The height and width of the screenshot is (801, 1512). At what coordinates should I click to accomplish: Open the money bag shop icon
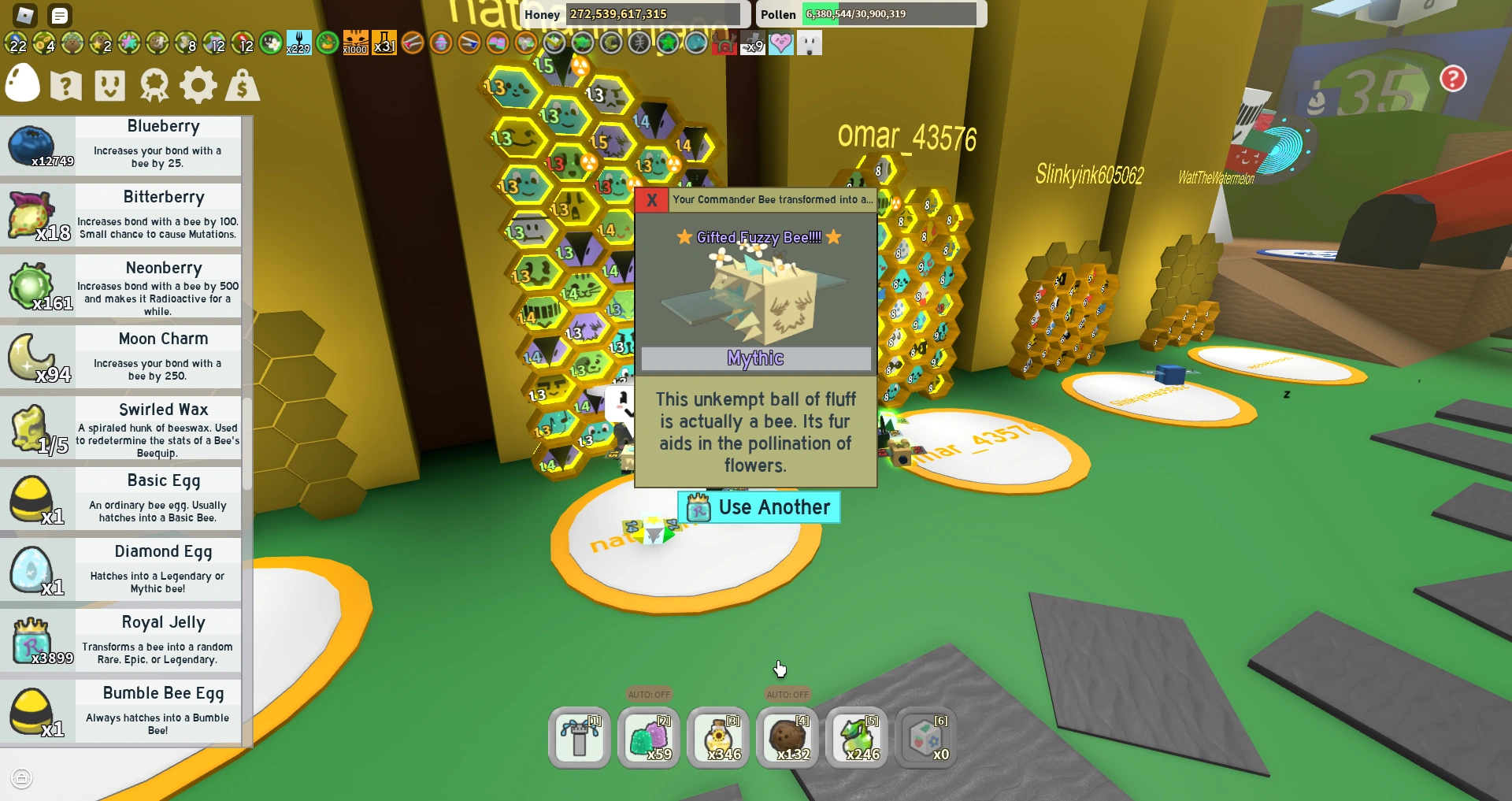[x=242, y=85]
